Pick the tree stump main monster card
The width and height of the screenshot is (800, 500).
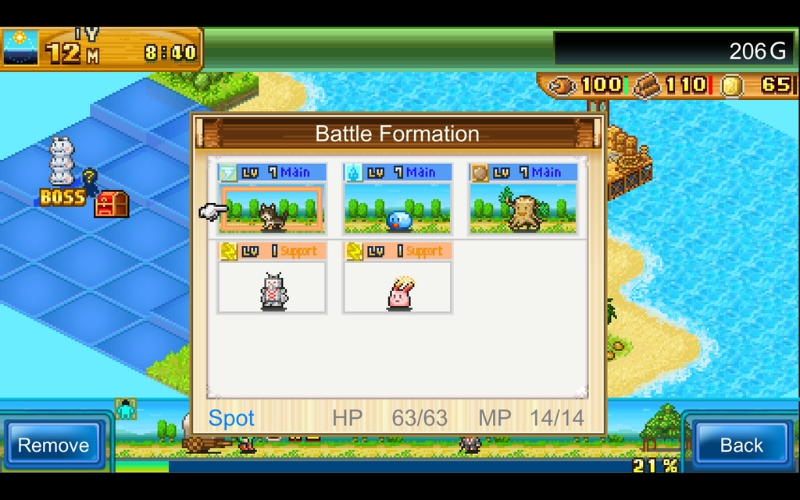point(523,200)
